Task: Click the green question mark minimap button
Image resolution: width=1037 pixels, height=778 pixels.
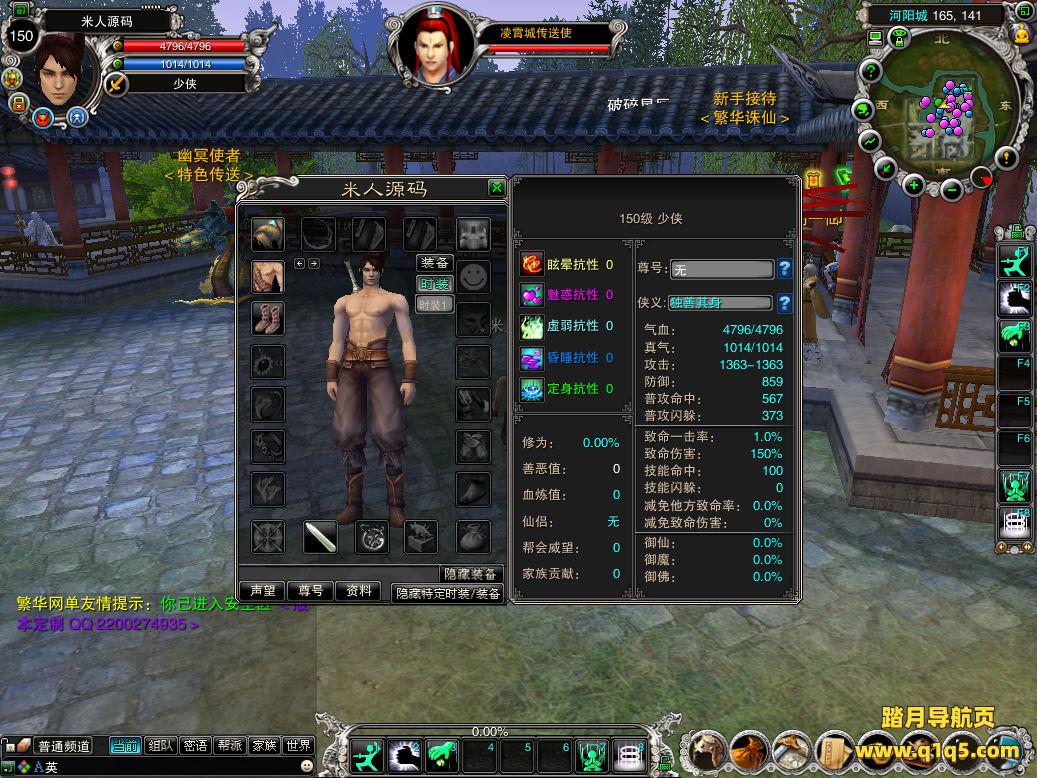Action: (871, 72)
